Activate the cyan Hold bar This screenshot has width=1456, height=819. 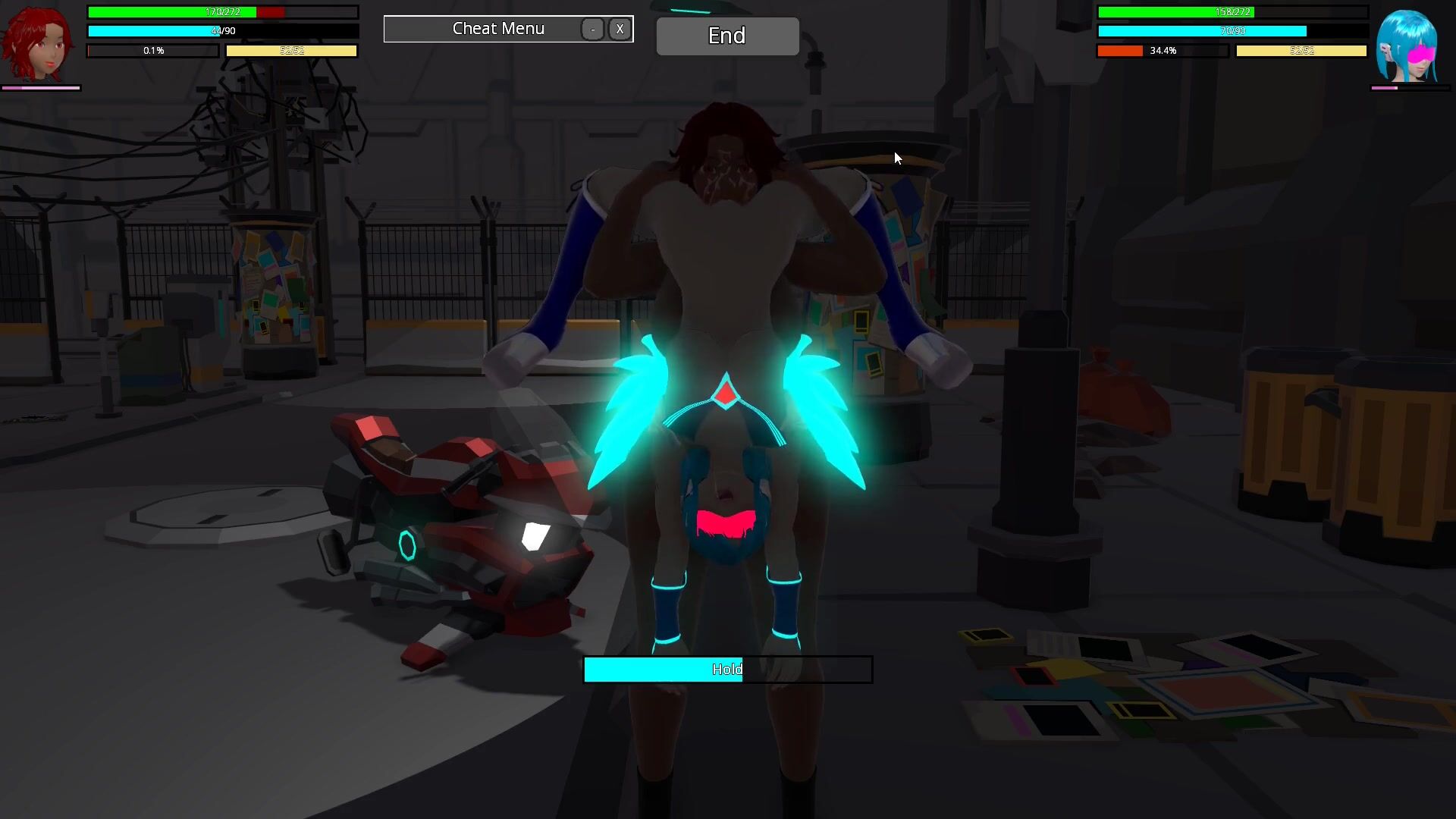[x=727, y=670]
